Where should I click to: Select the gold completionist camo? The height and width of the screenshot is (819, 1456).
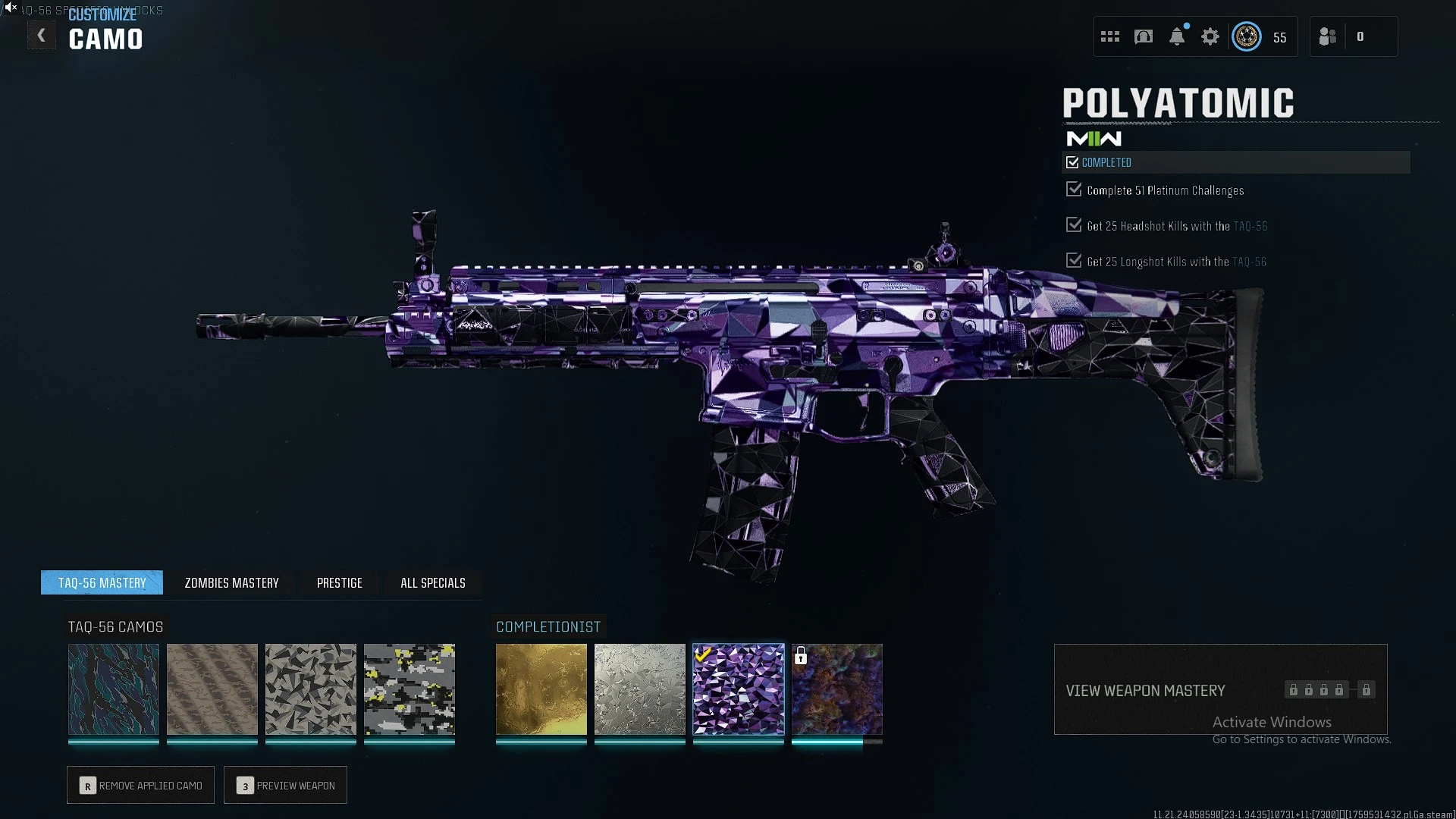coord(541,689)
